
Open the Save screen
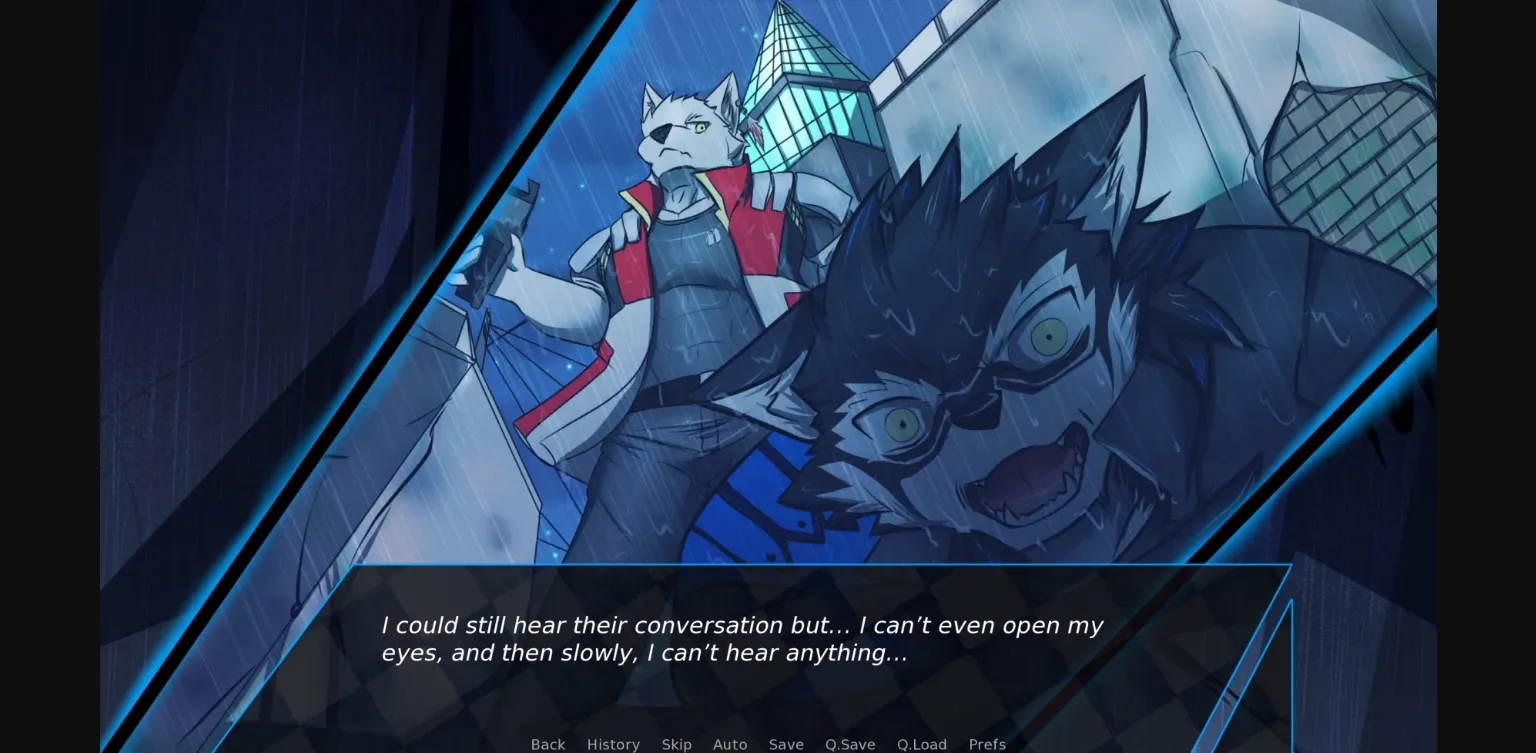[786, 744]
